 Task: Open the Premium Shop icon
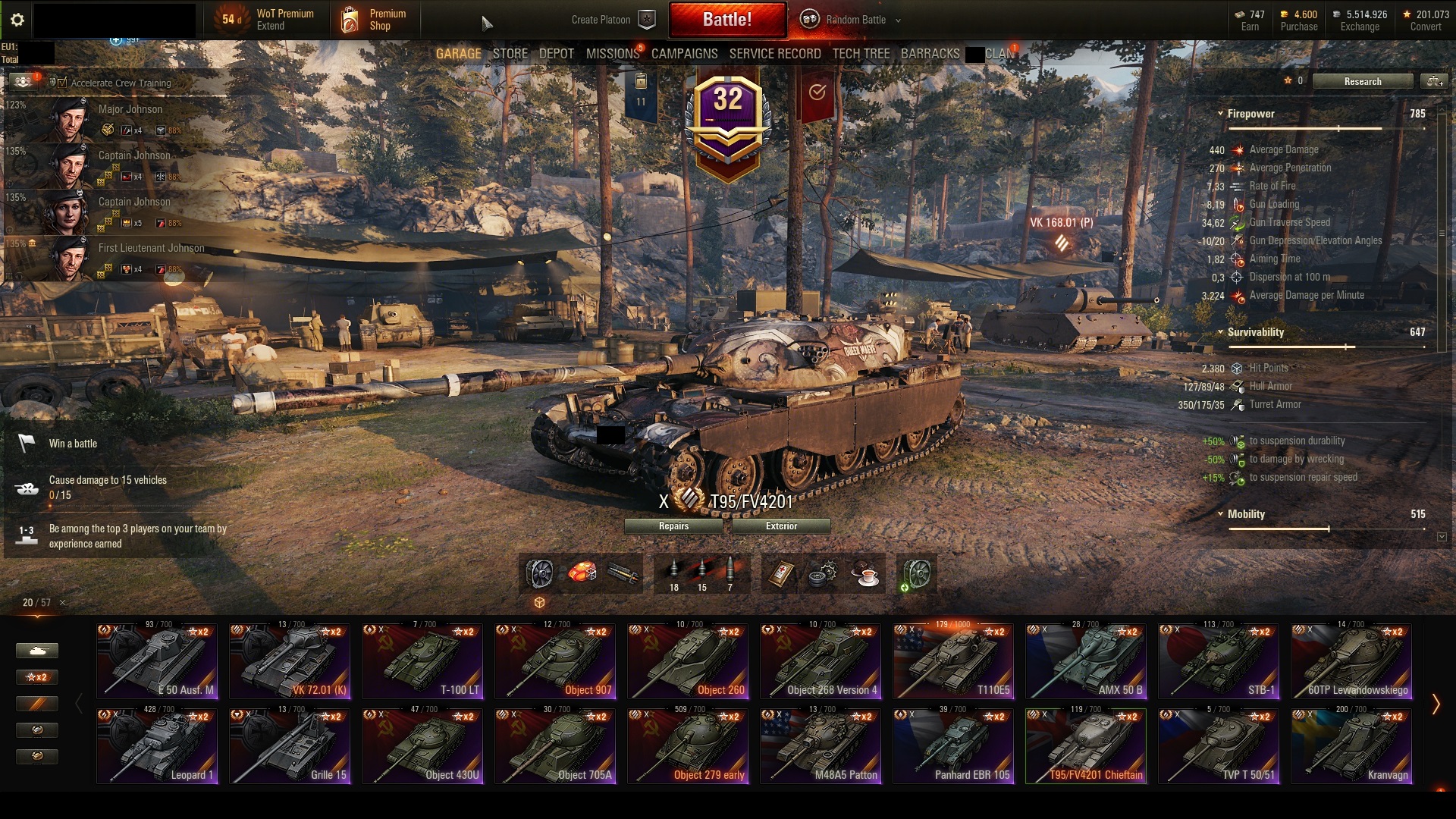point(351,19)
